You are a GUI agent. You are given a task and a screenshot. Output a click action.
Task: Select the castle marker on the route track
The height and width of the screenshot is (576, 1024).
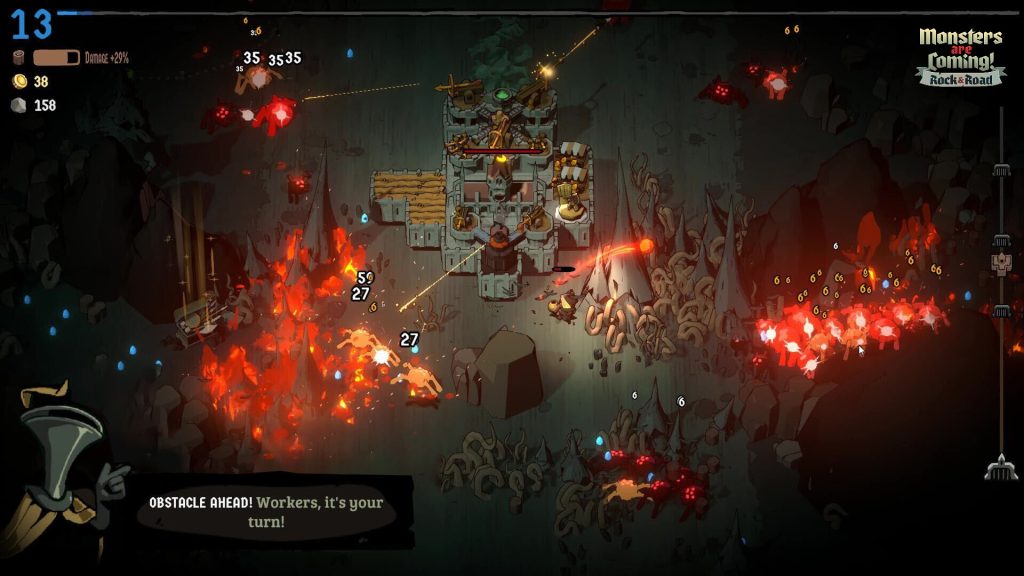pyautogui.click(x=1000, y=263)
